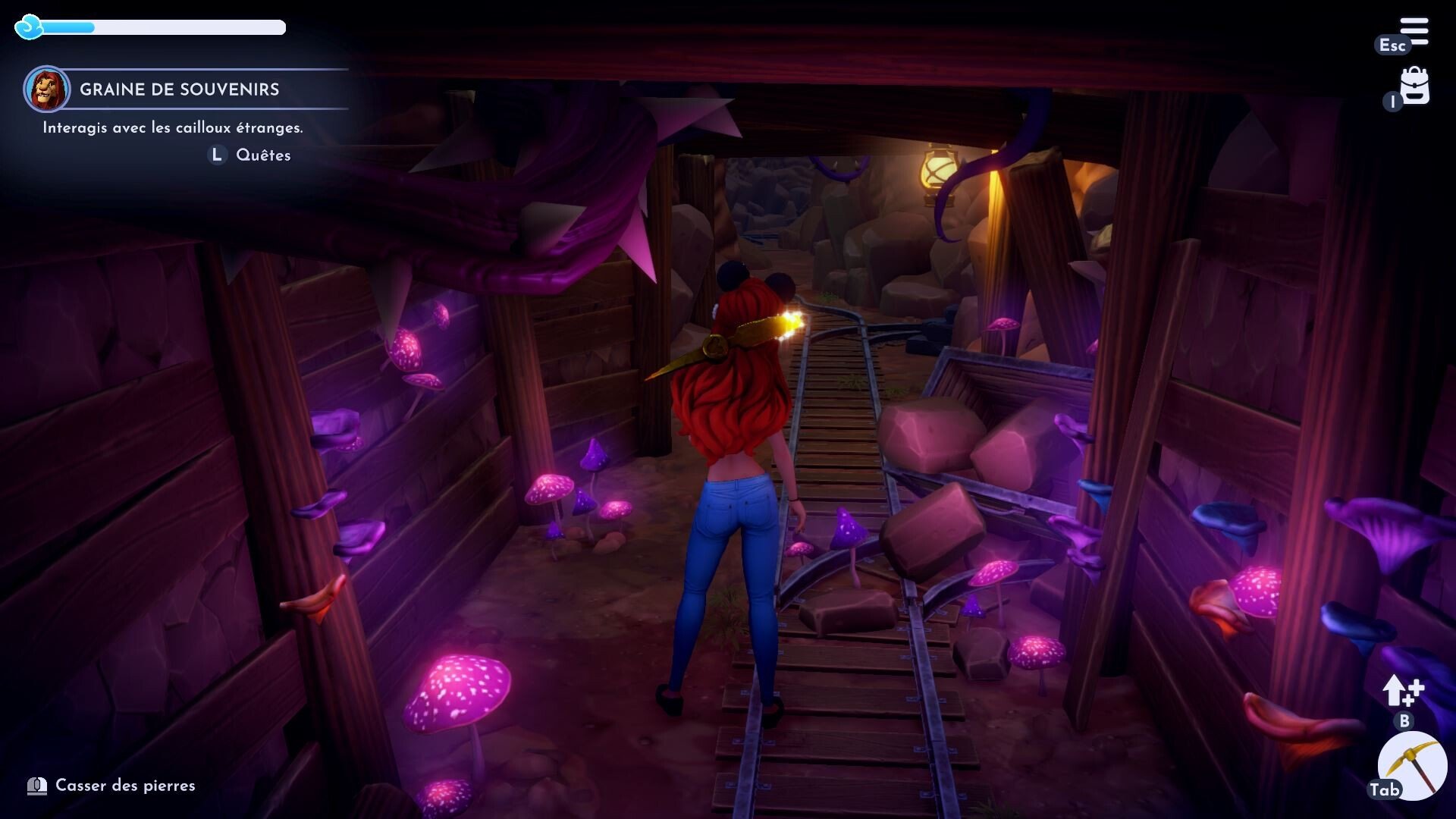Select the pickaxe tool wheel icon
This screenshot has height=819, width=1456.
(x=1412, y=765)
